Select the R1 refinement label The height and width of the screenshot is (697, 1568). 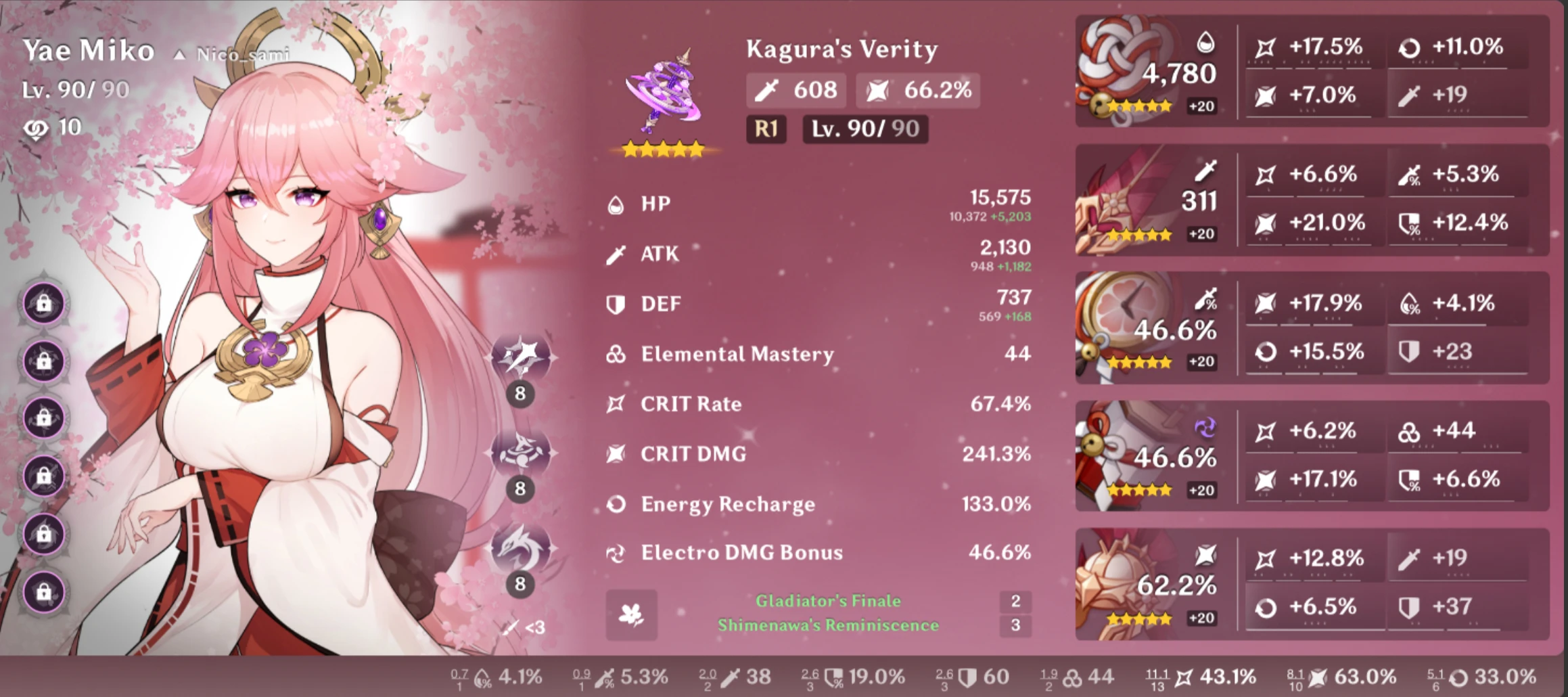[x=765, y=129]
